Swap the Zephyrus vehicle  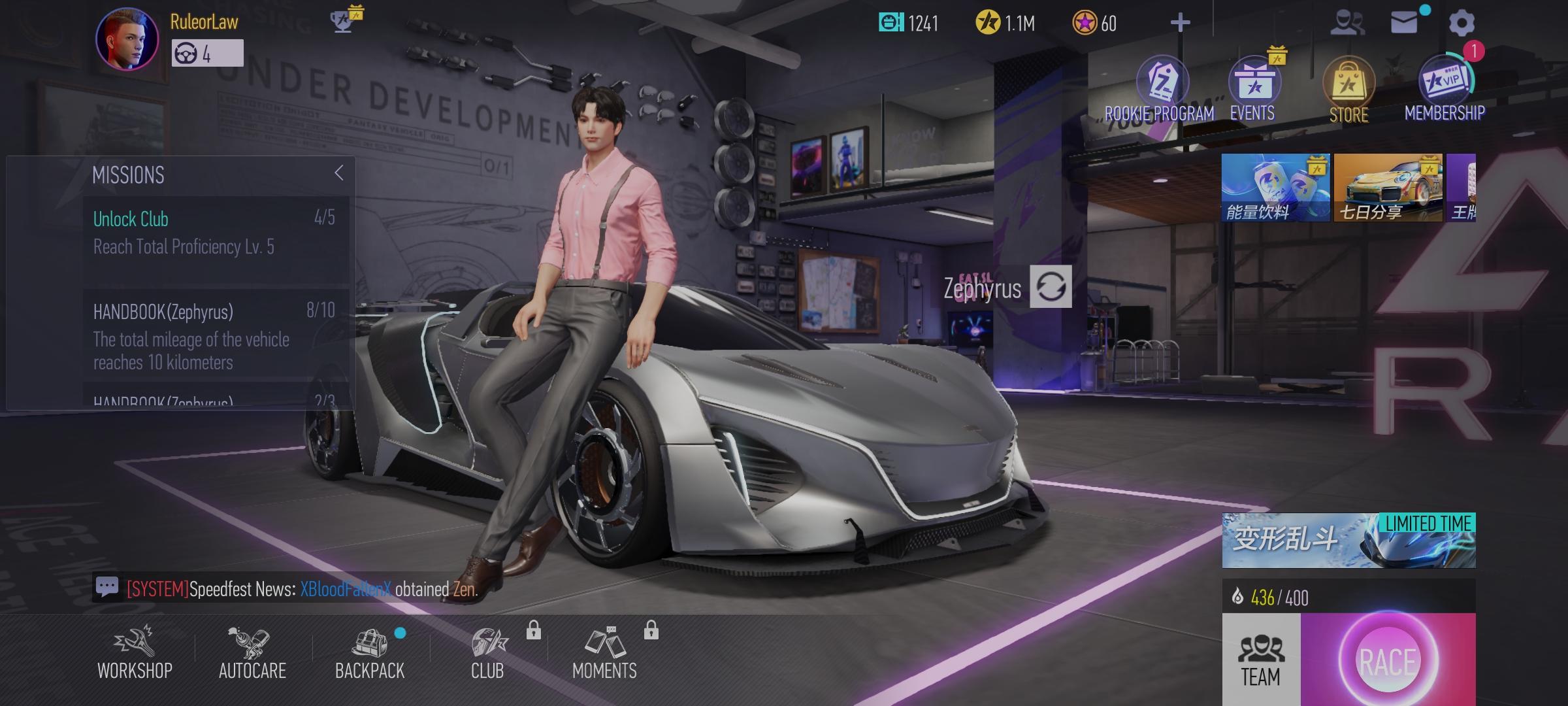[1051, 287]
